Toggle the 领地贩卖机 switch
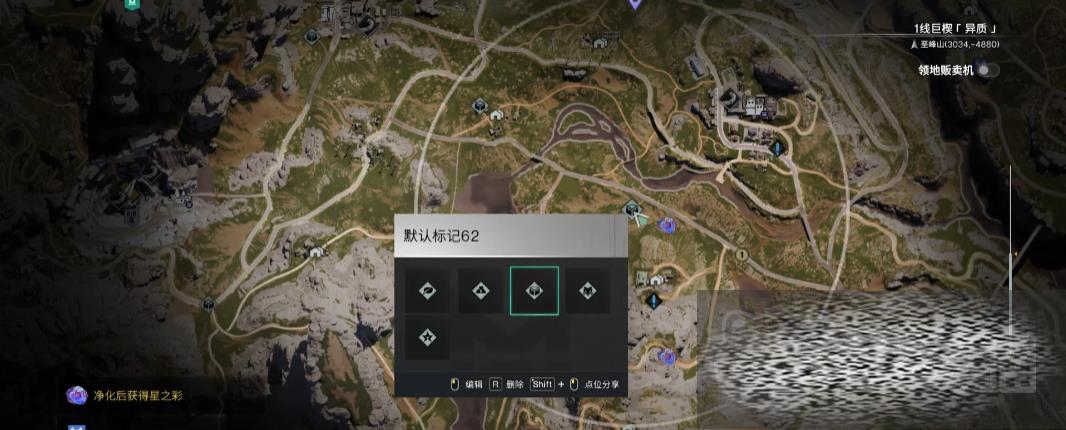This screenshot has width=1066, height=430. (x=988, y=70)
